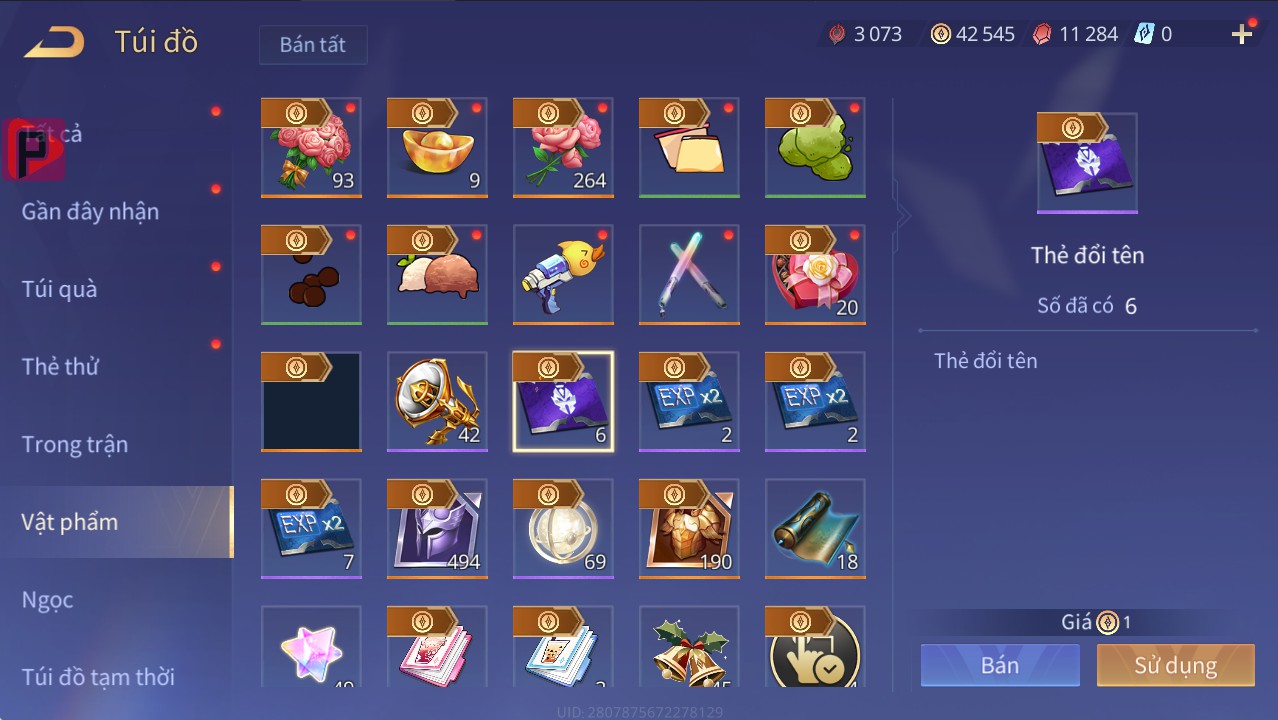Go back with the return arrow
This screenshot has width=1278, height=720.
[55, 42]
